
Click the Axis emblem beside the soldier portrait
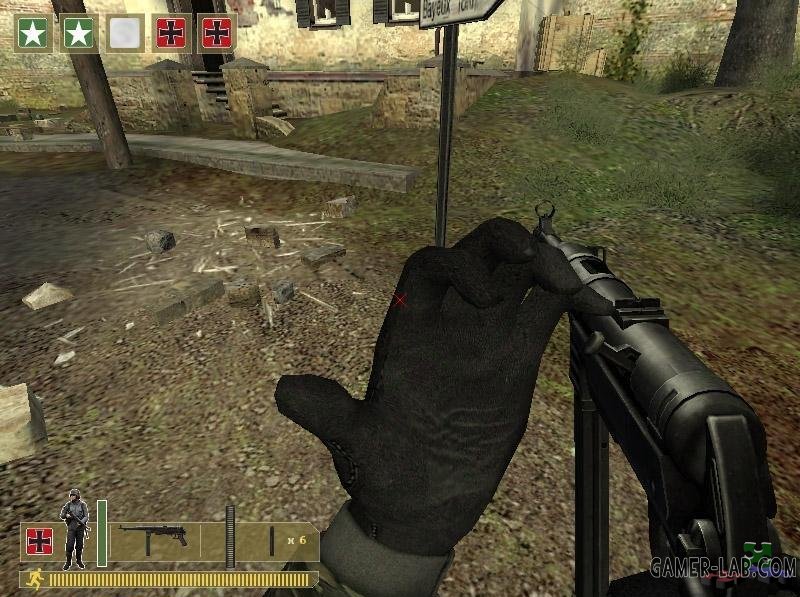[x=39, y=541]
